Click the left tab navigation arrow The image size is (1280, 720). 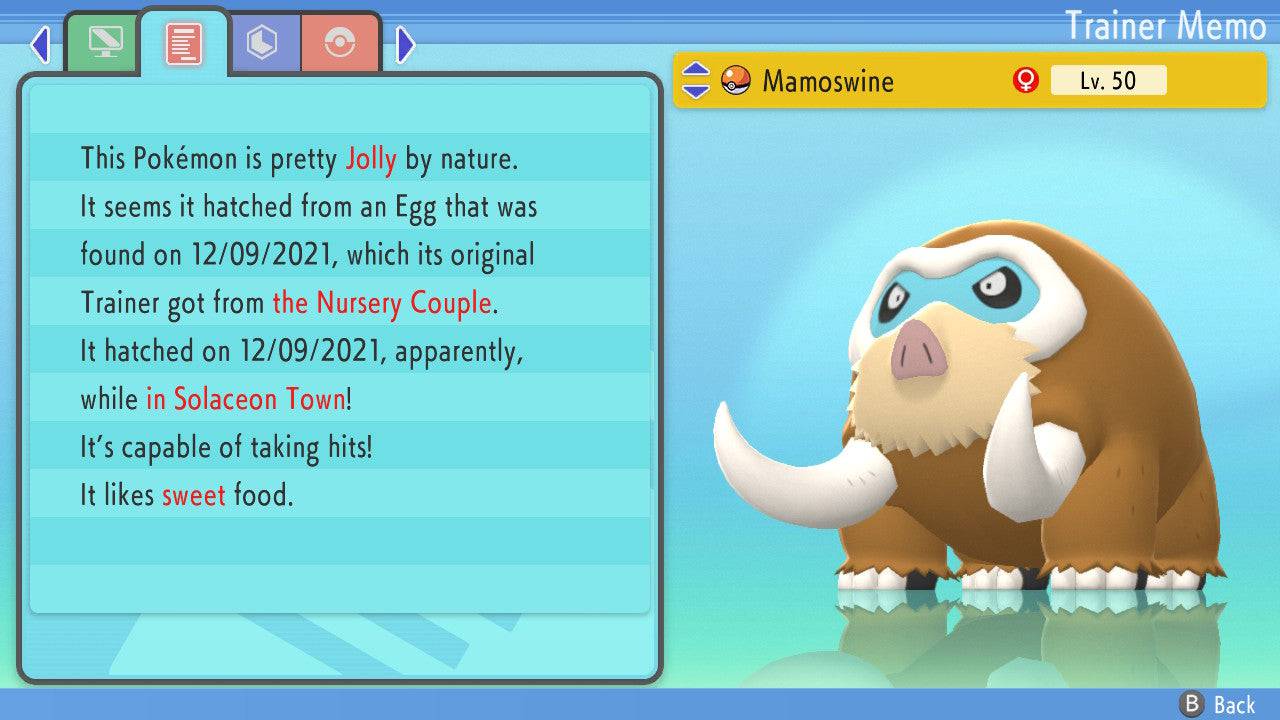coord(40,44)
